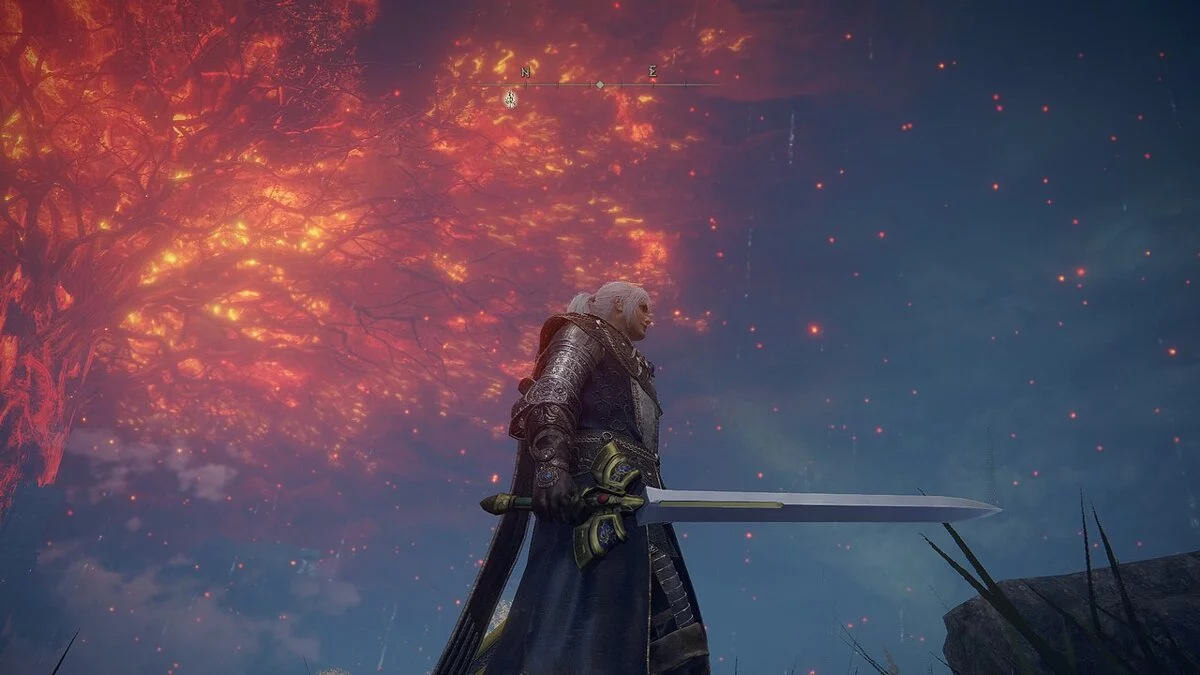Image resolution: width=1200 pixels, height=675 pixels.
Task: Select the glowing marker icon under the compass
Action: pos(510,98)
